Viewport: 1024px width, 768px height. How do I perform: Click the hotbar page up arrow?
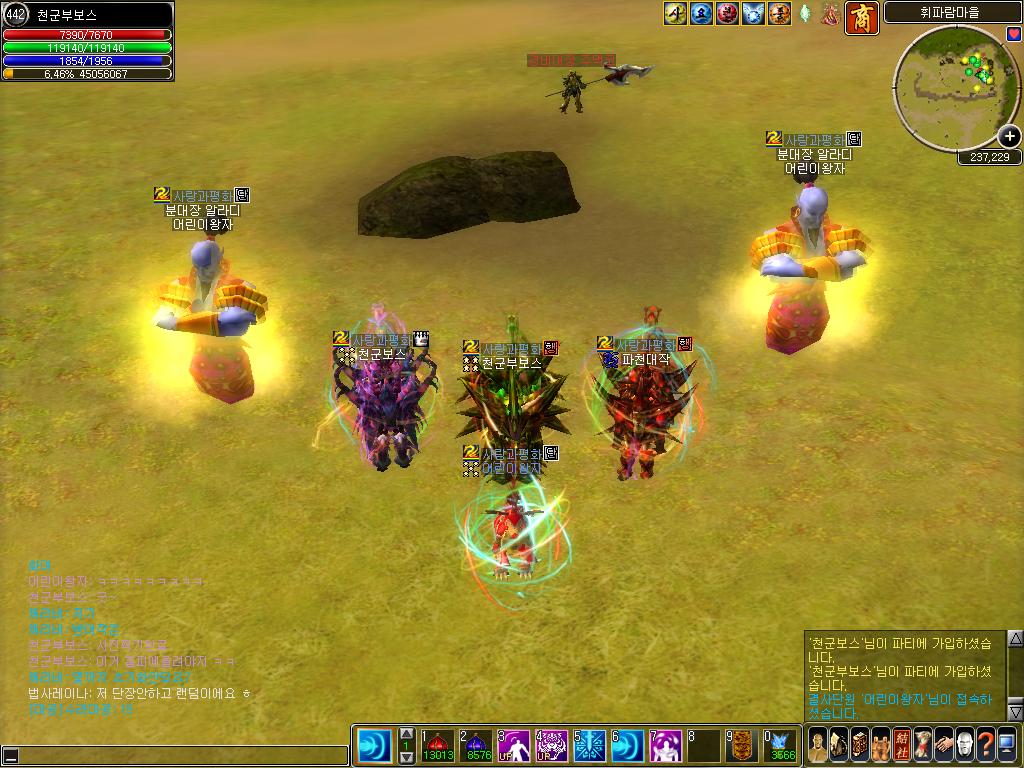(x=407, y=735)
